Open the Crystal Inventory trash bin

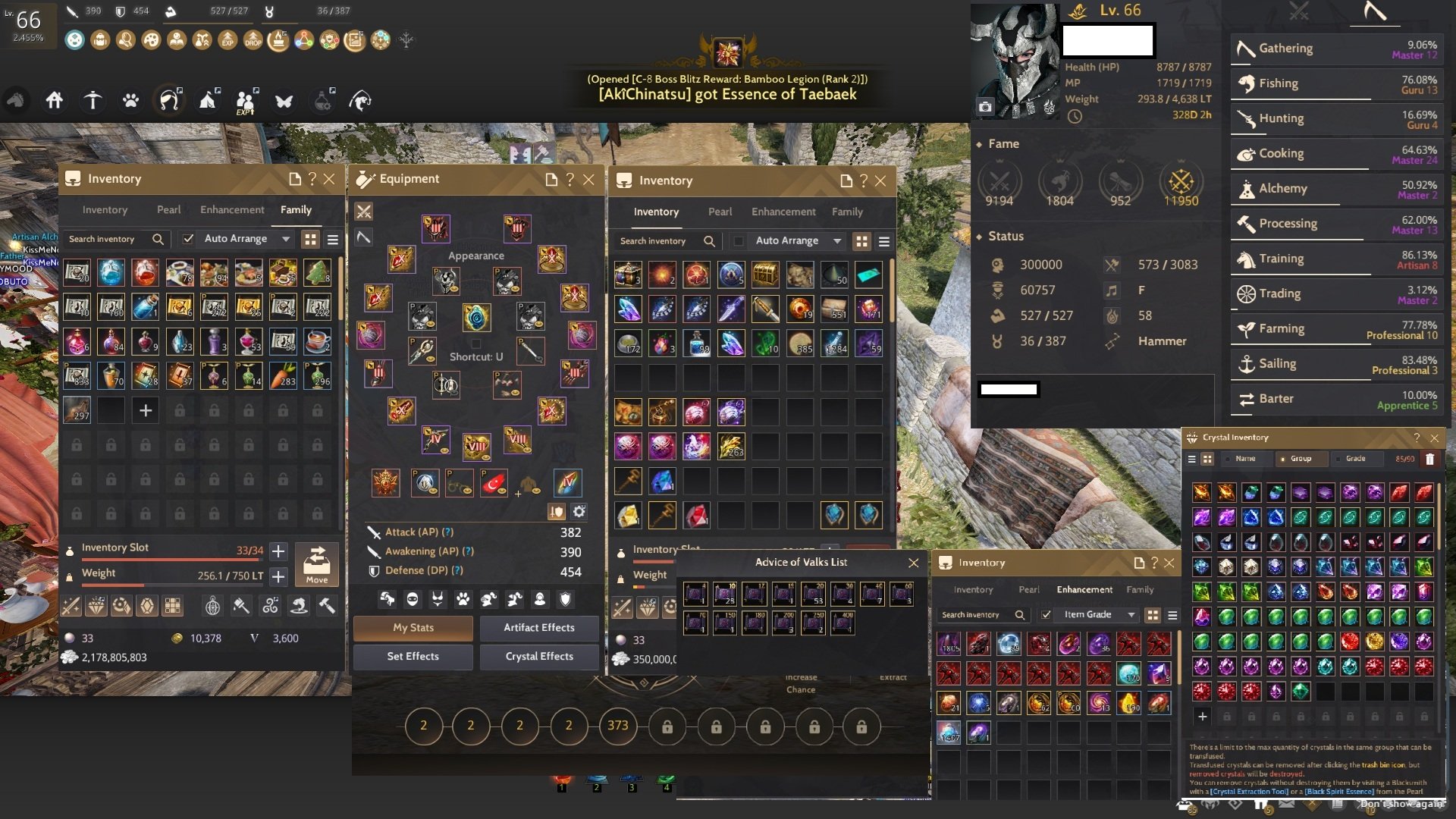click(1429, 459)
